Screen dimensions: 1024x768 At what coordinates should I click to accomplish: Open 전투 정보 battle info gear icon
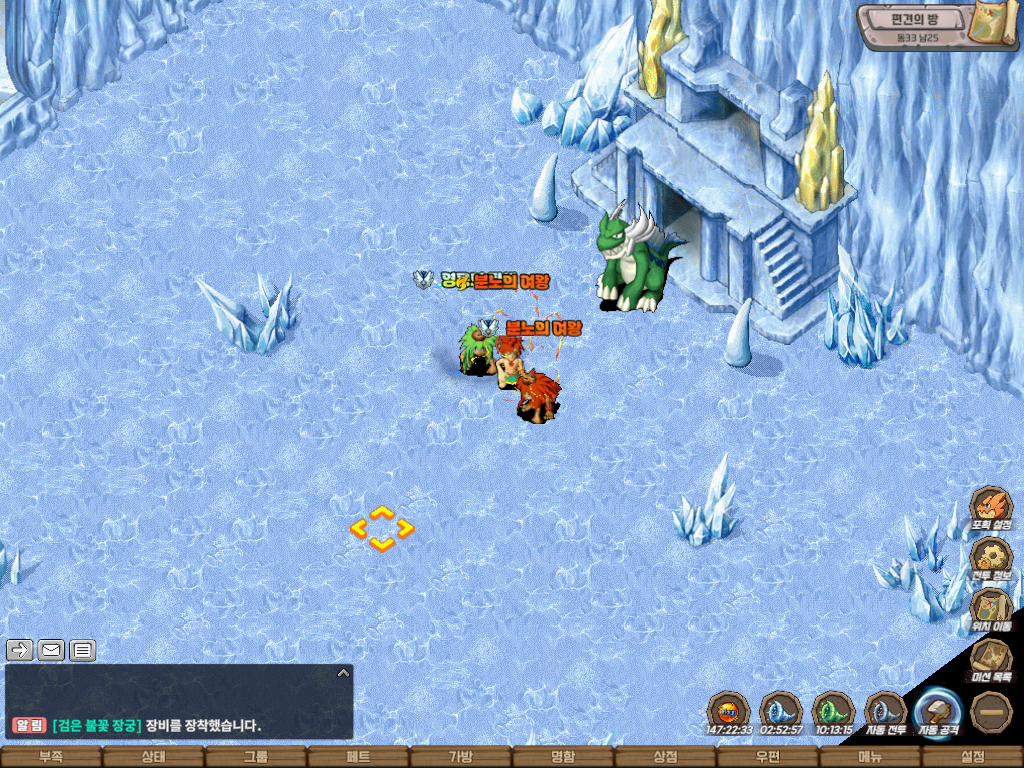tap(991, 557)
